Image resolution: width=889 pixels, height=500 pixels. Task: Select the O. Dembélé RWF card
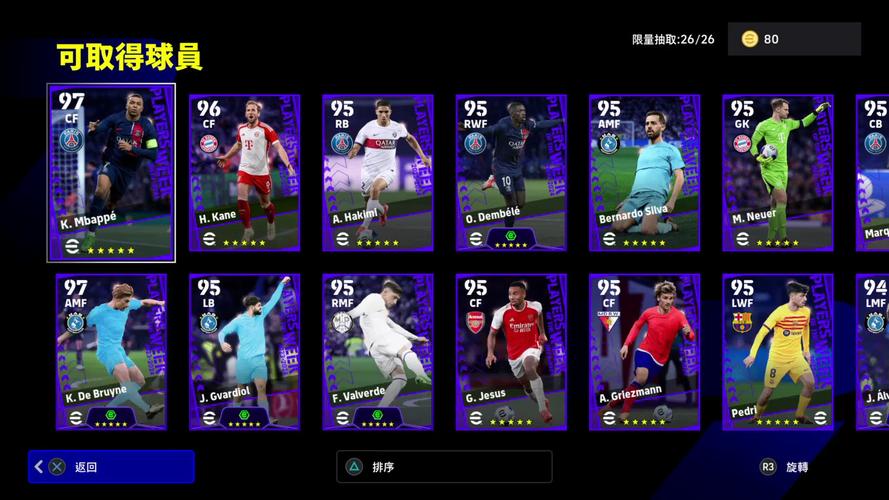(511, 172)
